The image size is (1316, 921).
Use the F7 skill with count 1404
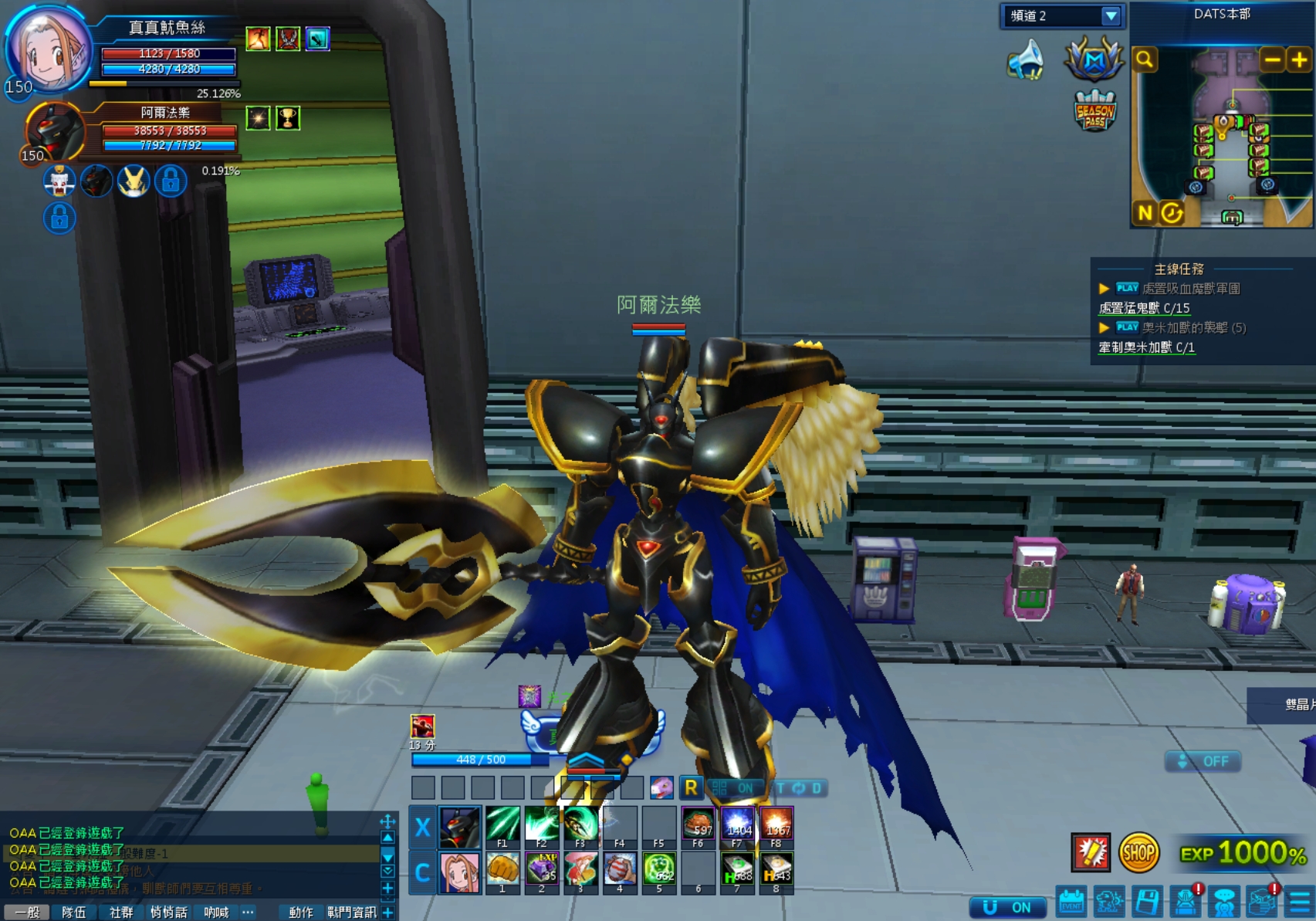click(737, 824)
